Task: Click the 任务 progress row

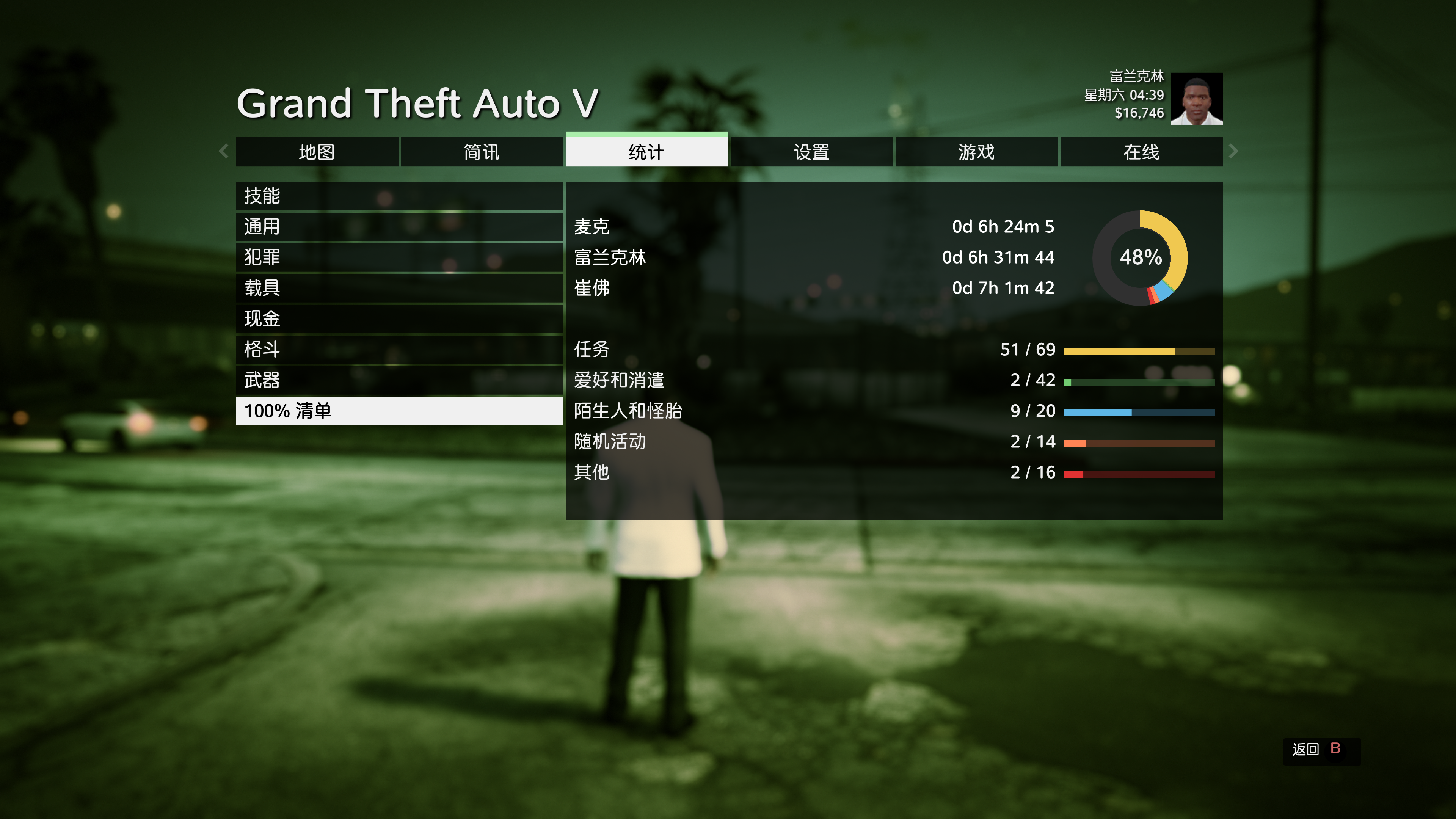Action: coord(893,349)
